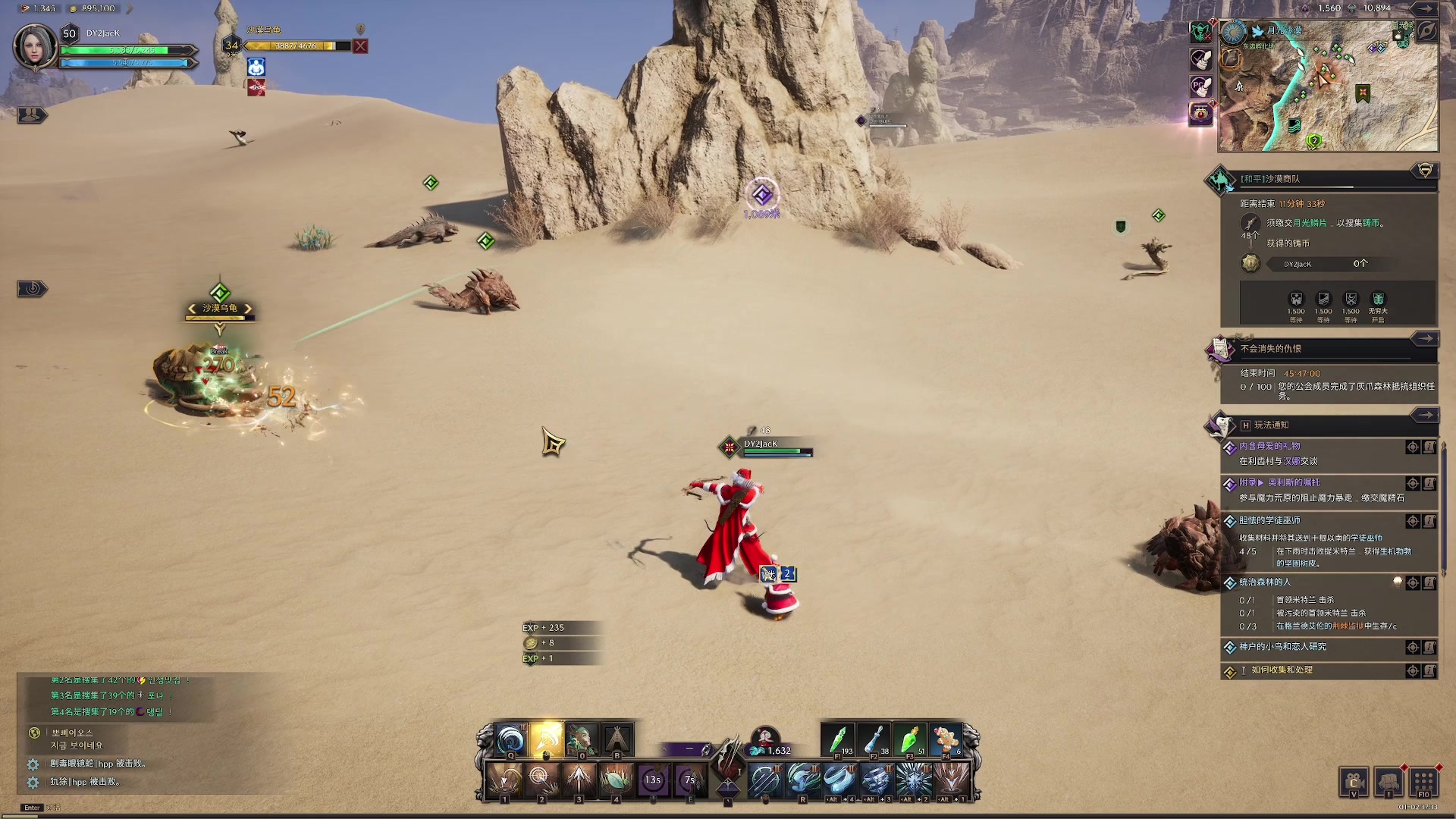Close the 沙漠乌龟 target frame
1456x819 pixels.
[x=361, y=46]
